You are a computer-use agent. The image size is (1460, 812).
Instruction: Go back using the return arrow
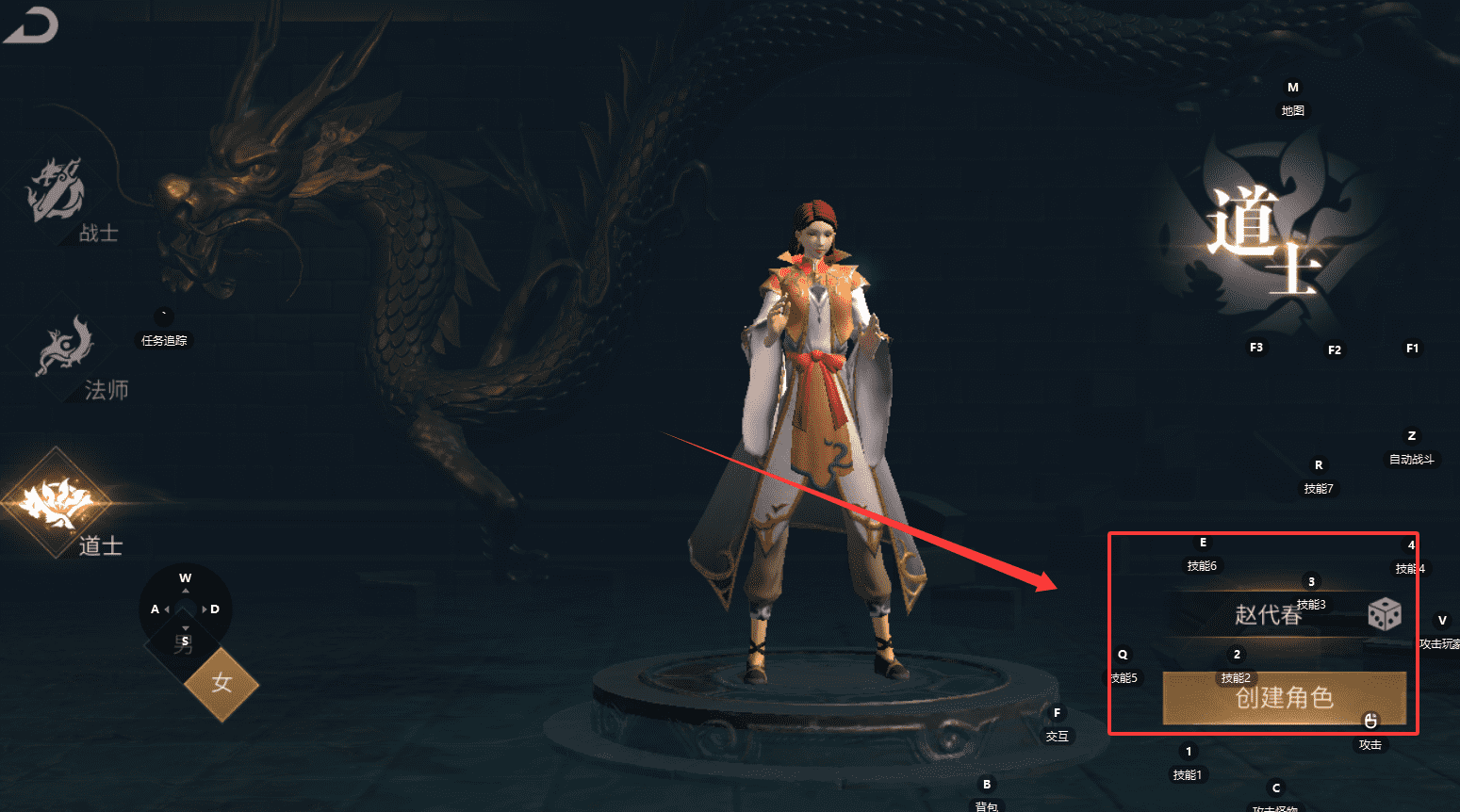coord(32,25)
